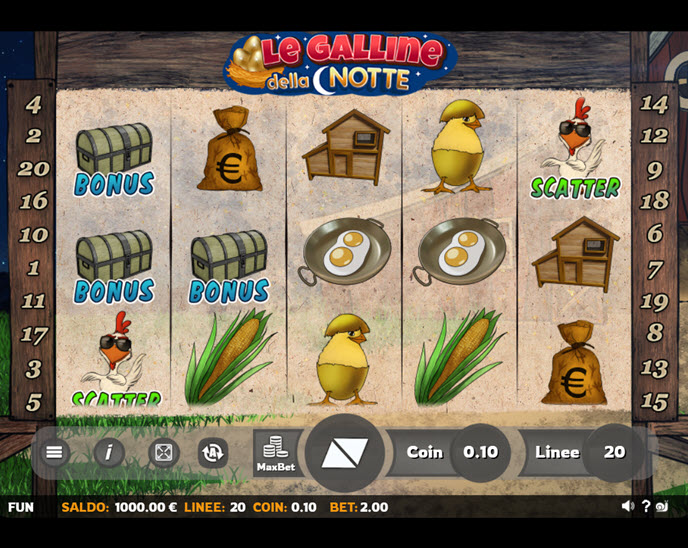Open the hamburger menu
Screen dimensions: 688x548
[x=54, y=452]
